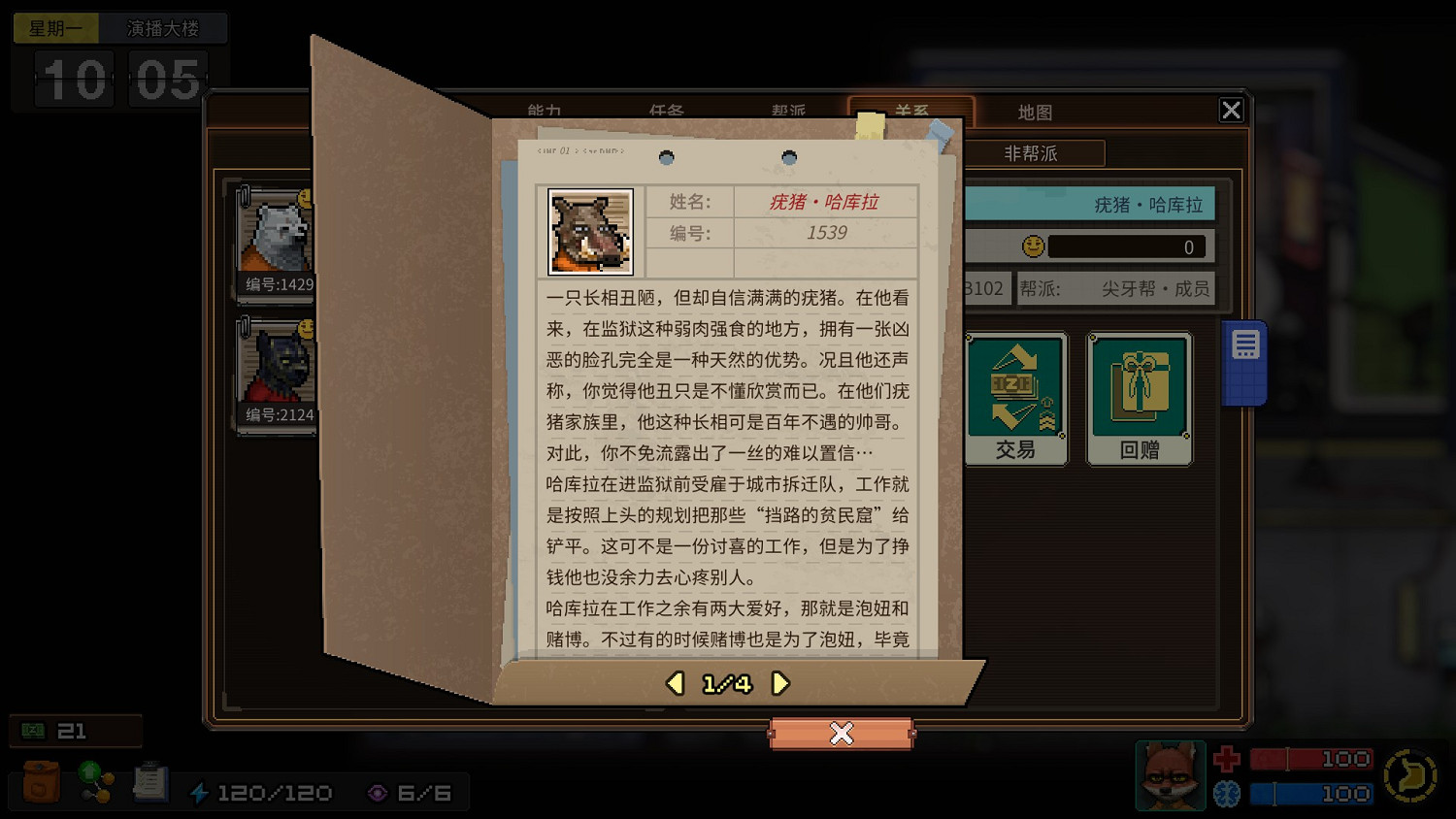This screenshot has height=819, width=1456.
Task: Click the red health bar showing 100
Action: [1310, 758]
